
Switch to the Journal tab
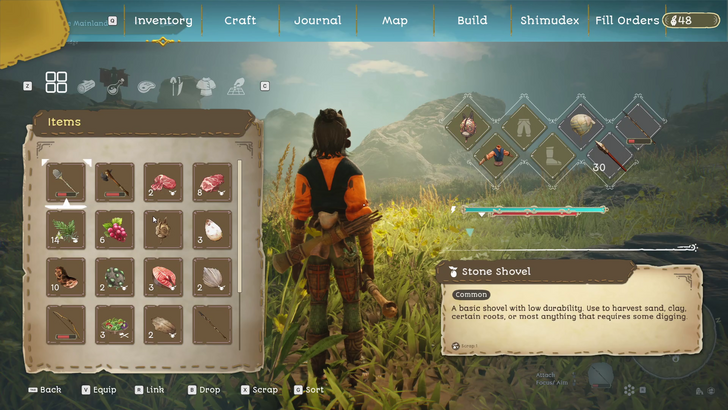coord(317,20)
